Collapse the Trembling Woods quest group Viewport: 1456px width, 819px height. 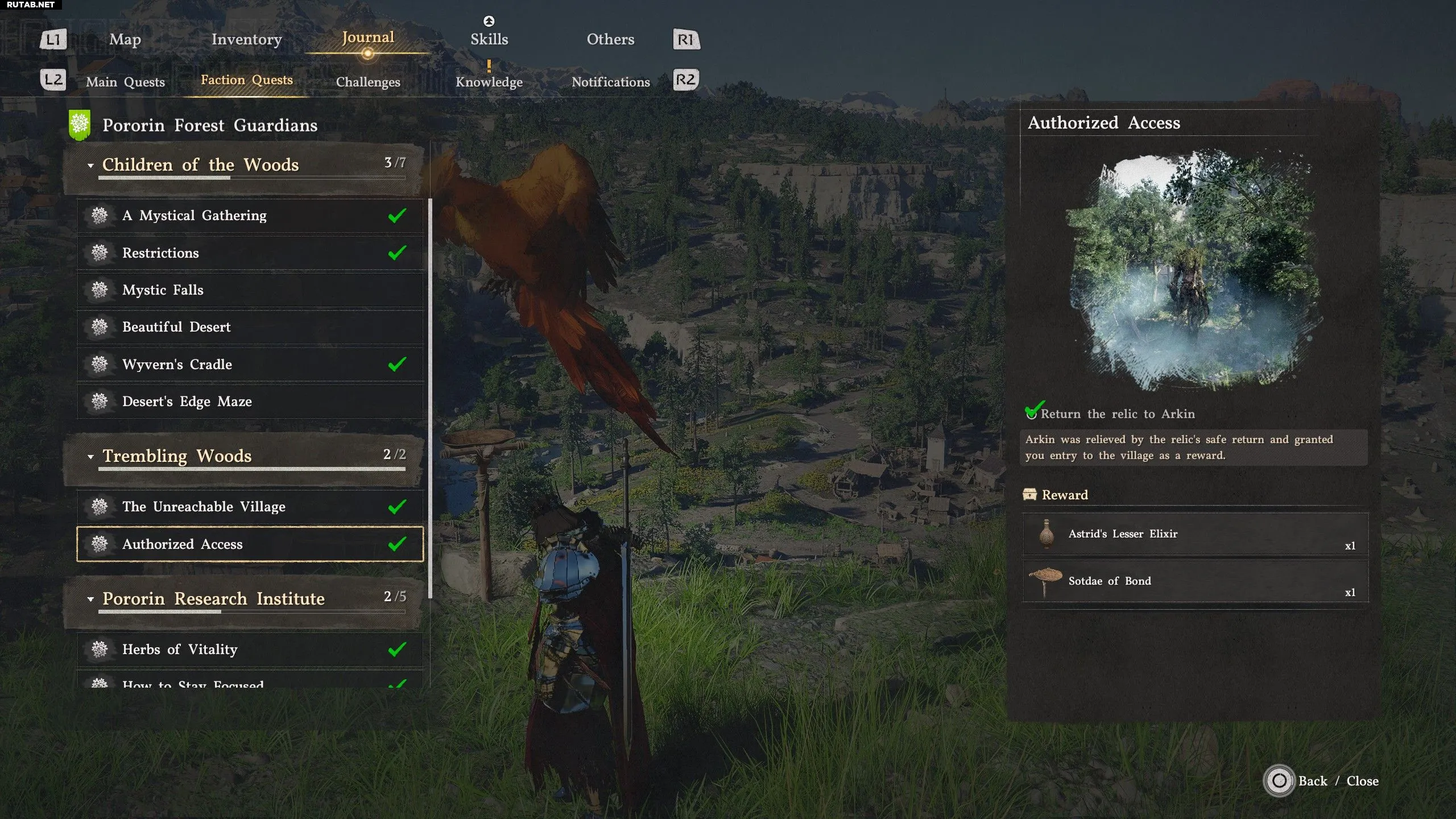pos(90,457)
